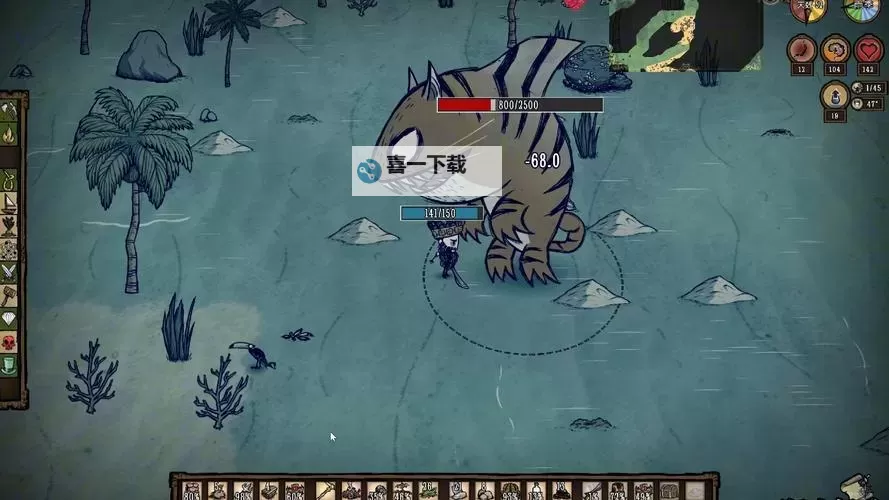Screen dimensions: 889x500
Task: Open the Magic red skull tab
Action: [x=9, y=343]
